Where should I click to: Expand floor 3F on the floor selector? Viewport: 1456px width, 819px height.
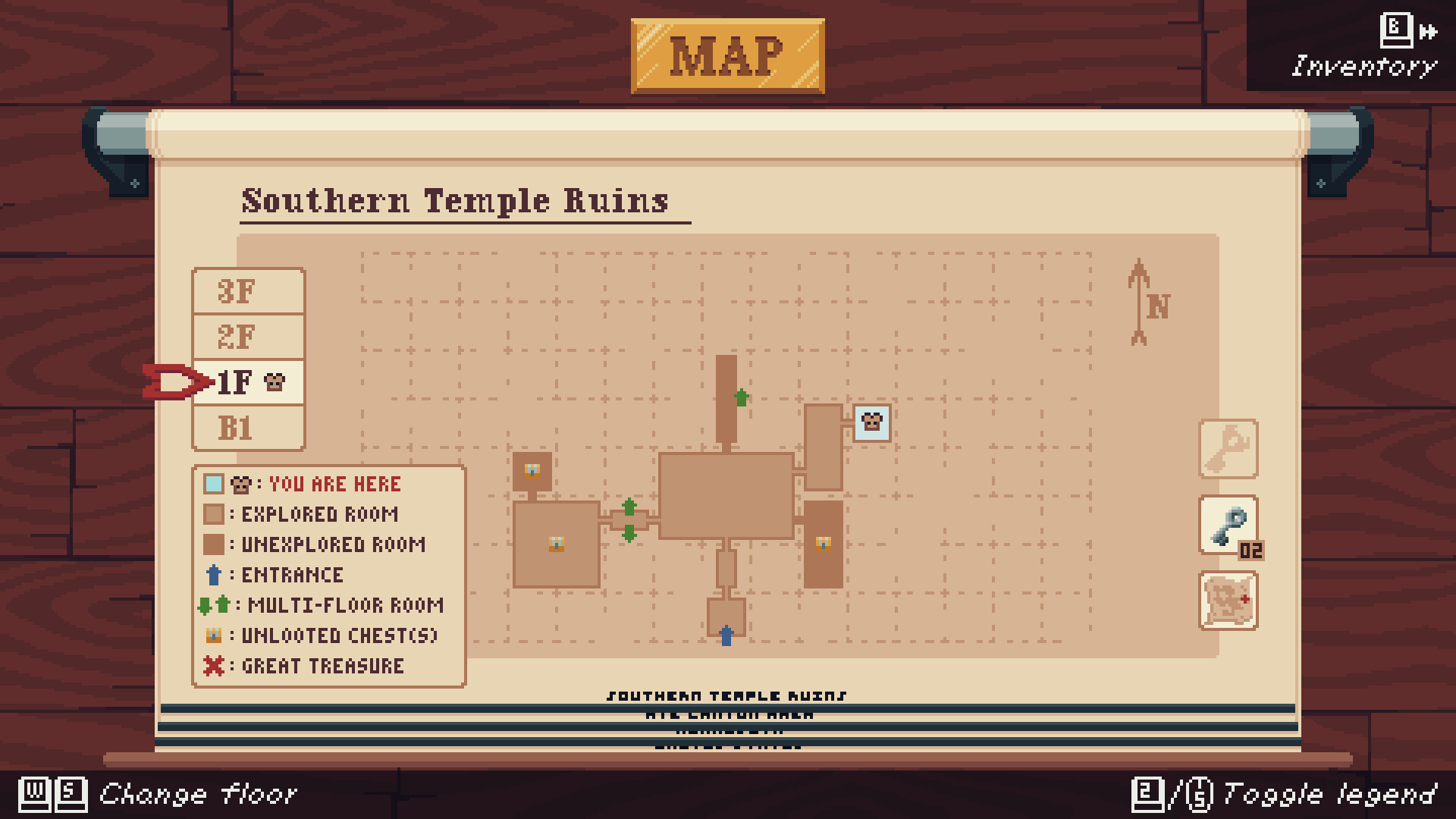(248, 291)
